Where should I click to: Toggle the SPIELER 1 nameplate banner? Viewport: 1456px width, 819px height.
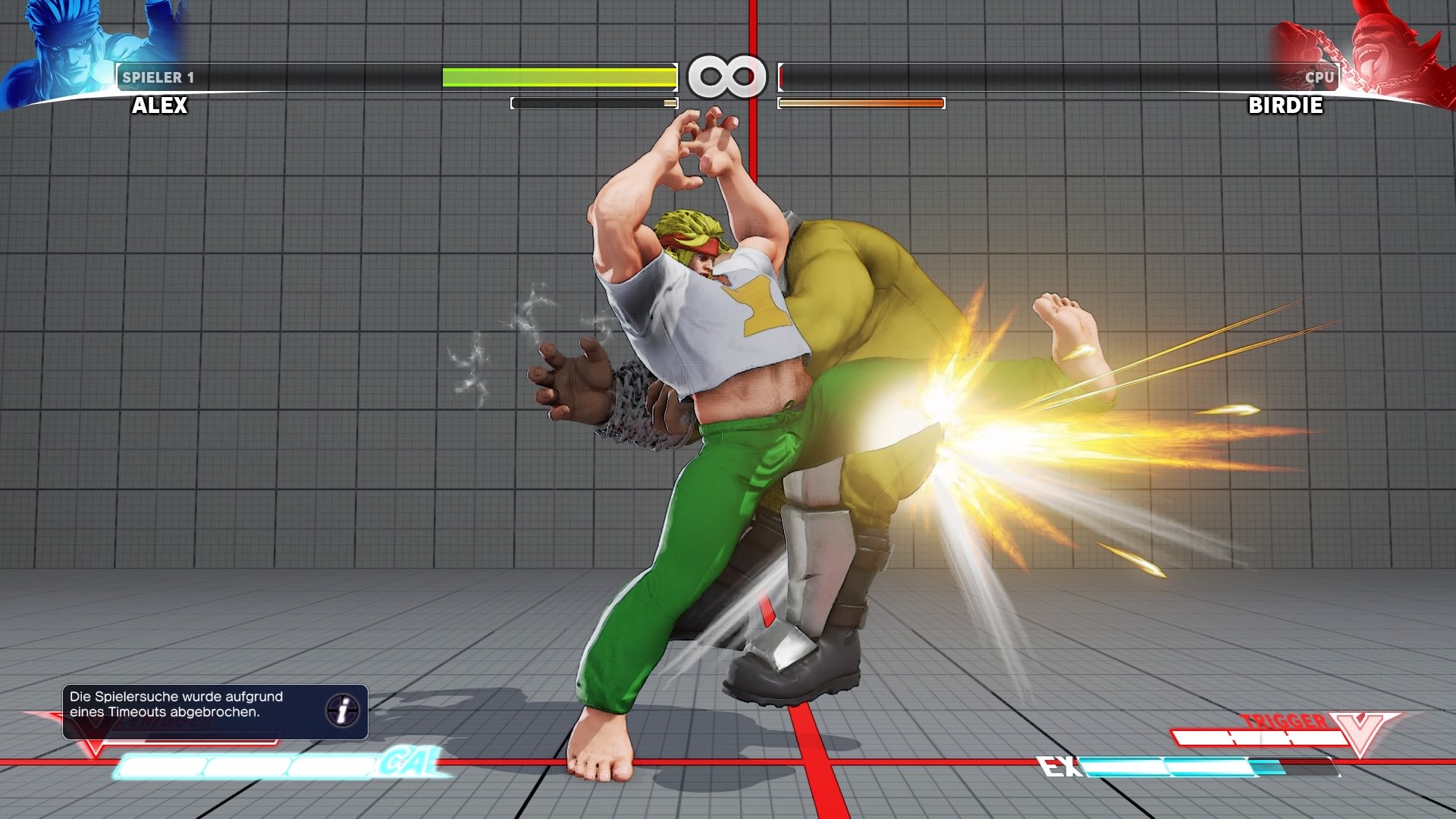(159, 76)
